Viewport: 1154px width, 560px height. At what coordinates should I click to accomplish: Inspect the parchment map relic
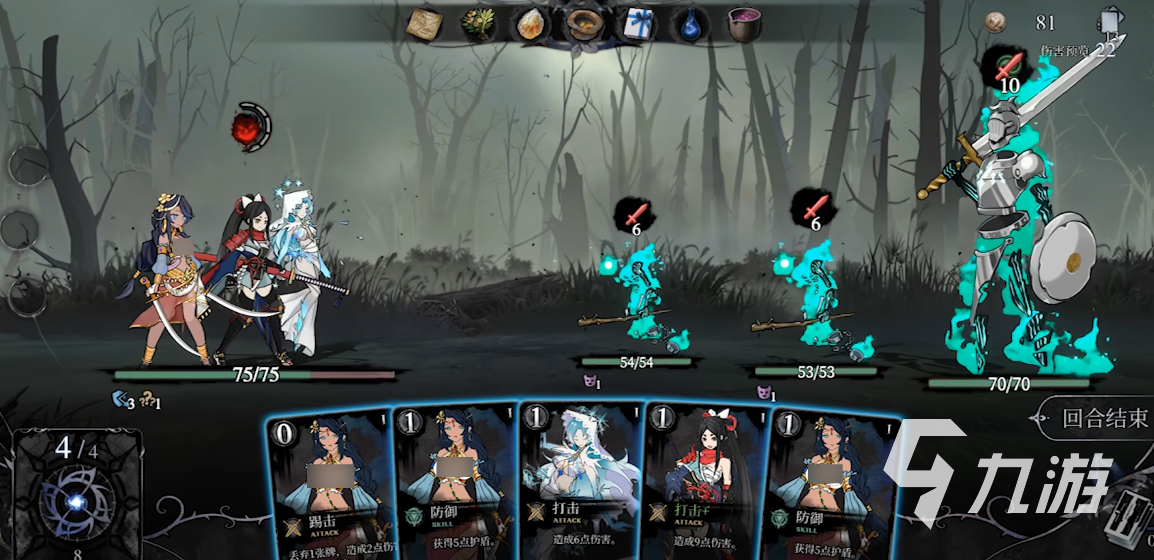(x=427, y=24)
